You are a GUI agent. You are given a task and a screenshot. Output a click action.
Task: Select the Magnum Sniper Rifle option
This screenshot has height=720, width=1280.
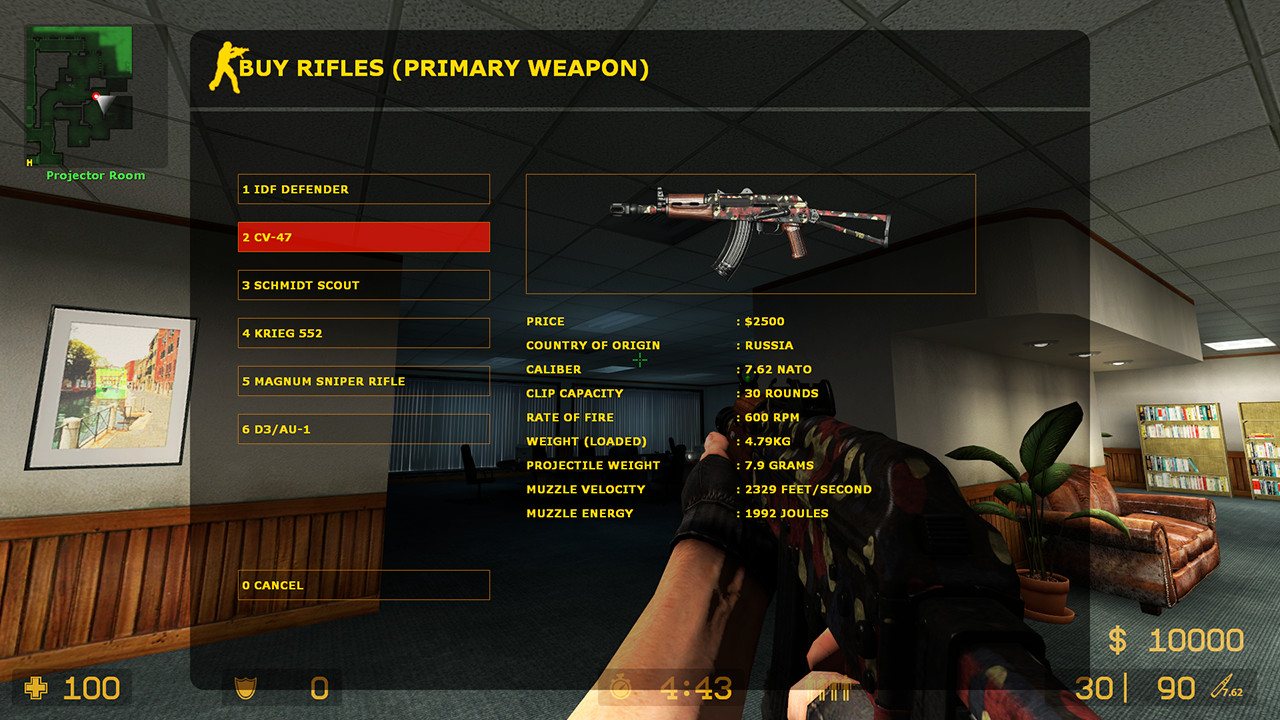[x=363, y=381]
